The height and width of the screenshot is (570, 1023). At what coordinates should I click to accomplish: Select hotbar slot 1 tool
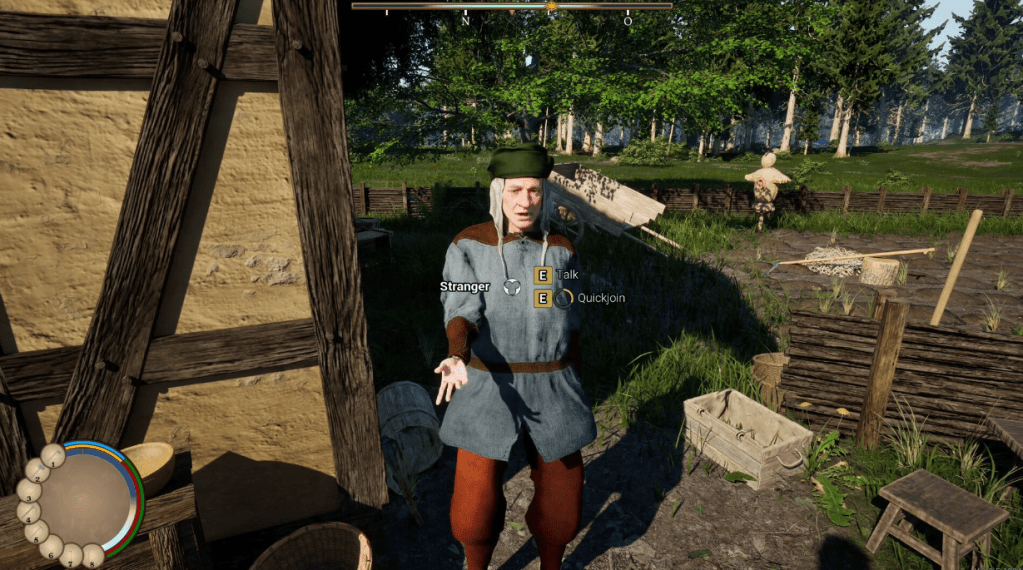pyautogui.click(x=52, y=456)
